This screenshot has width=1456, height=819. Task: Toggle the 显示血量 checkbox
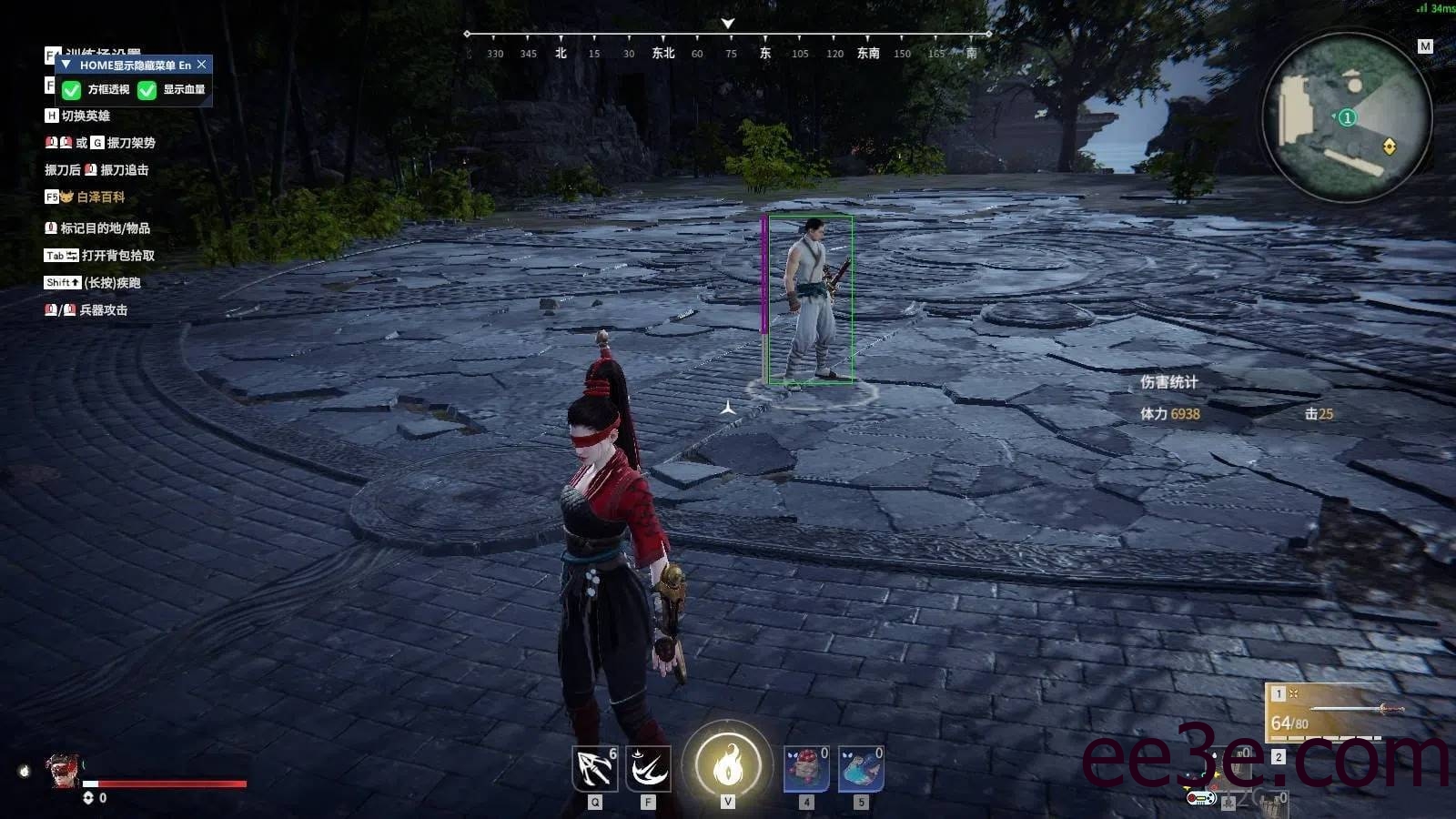pos(147,90)
